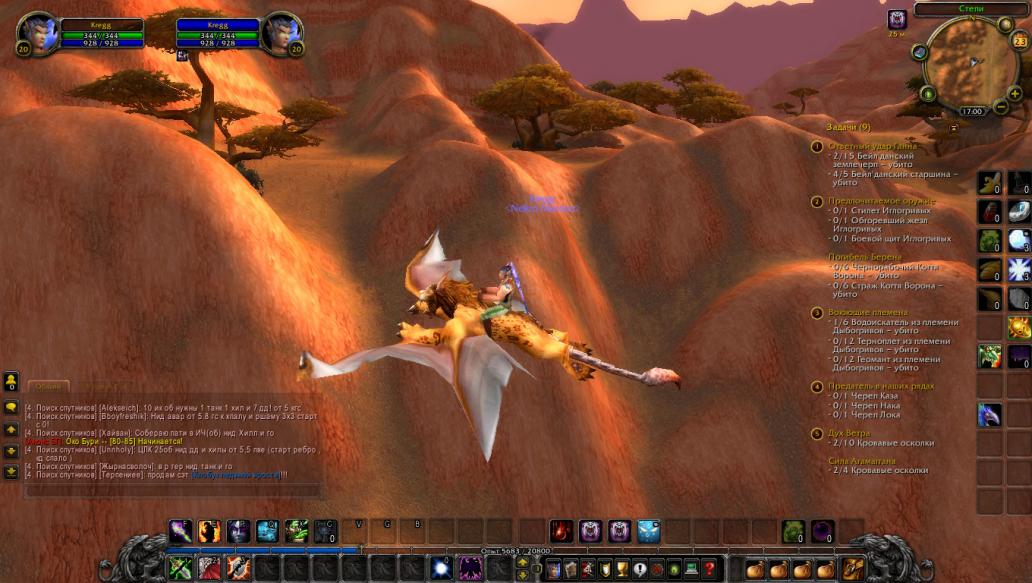Image resolution: width=1032 pixels, height=583 pixels.
Task: Open the backpack bag slot
Action: [x=854, y=569]
